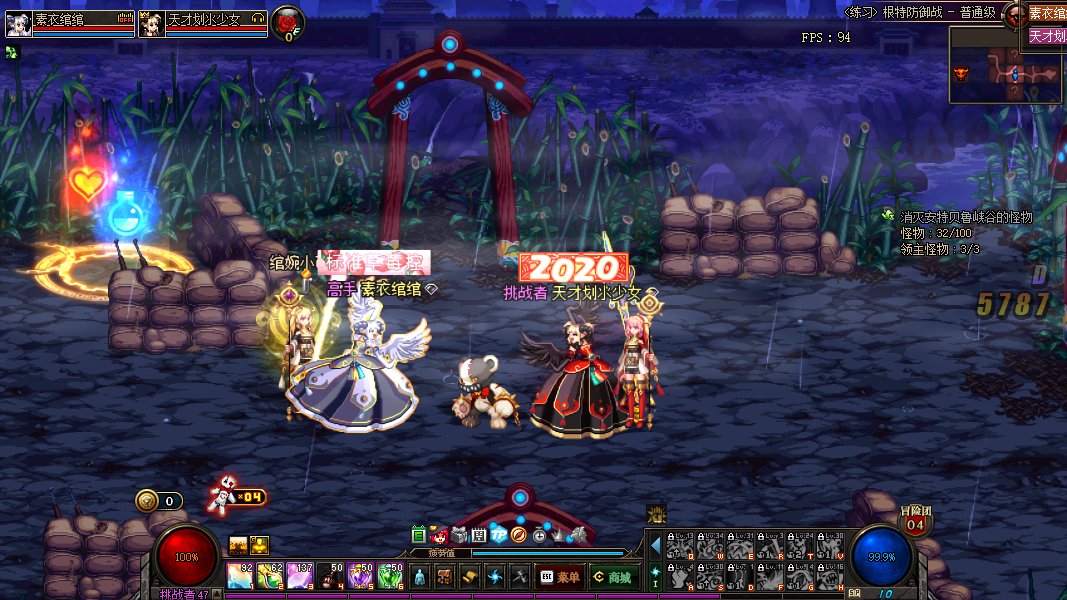This screenshot has width=1067, height=600.
Task: Open the 菜单 (ESC menu) button
Action: tap(560, 576)
